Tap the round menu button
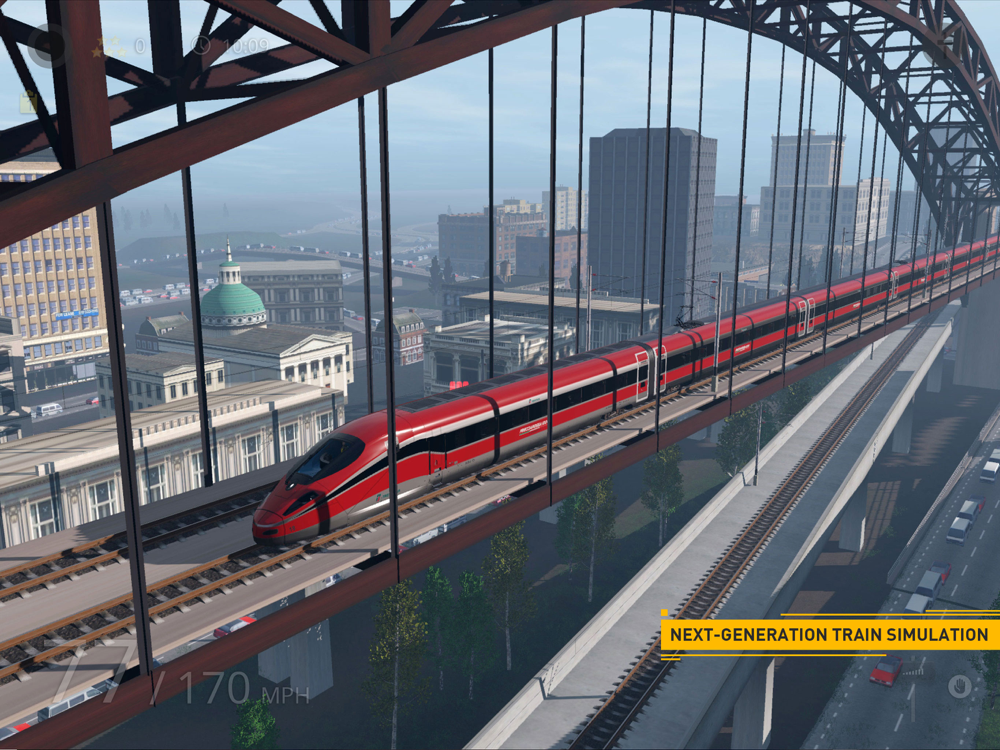The height and width of the screenshot is (750, 1000). coord(46,45)
